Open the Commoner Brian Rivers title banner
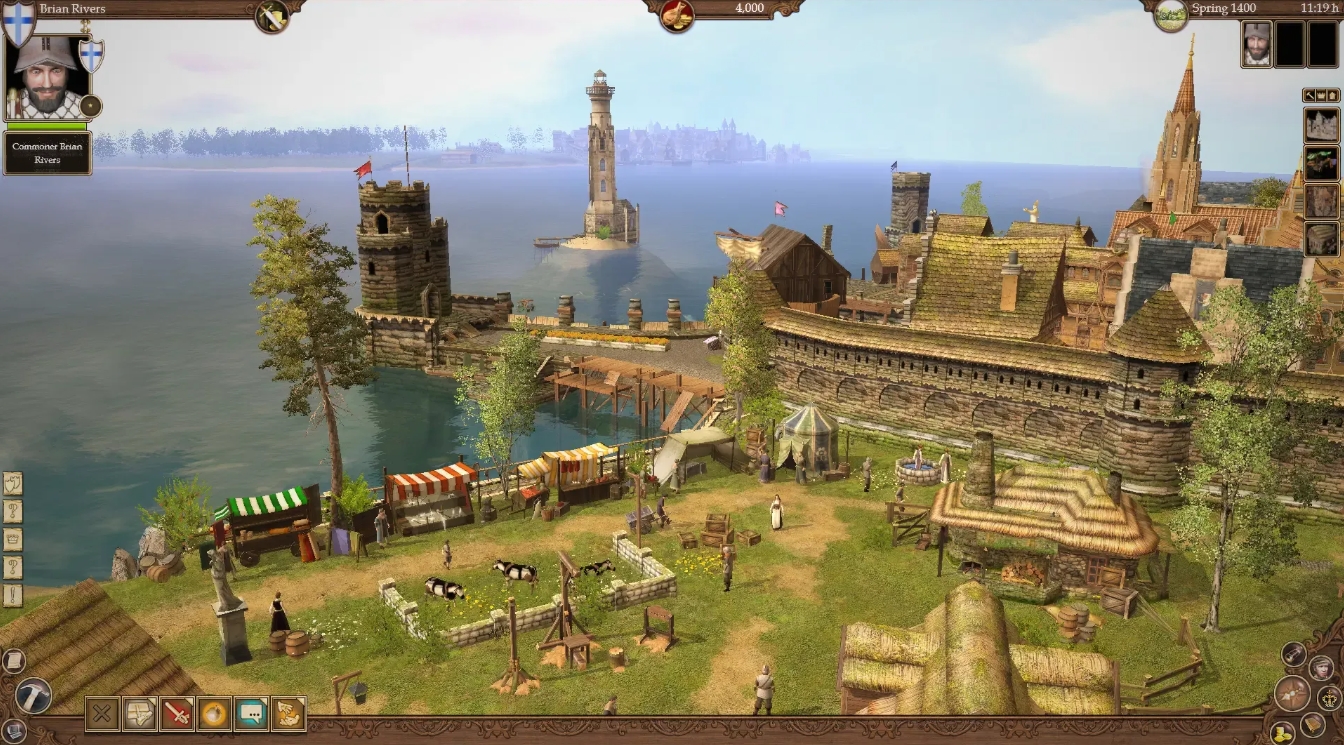 (x=47, y=152)
